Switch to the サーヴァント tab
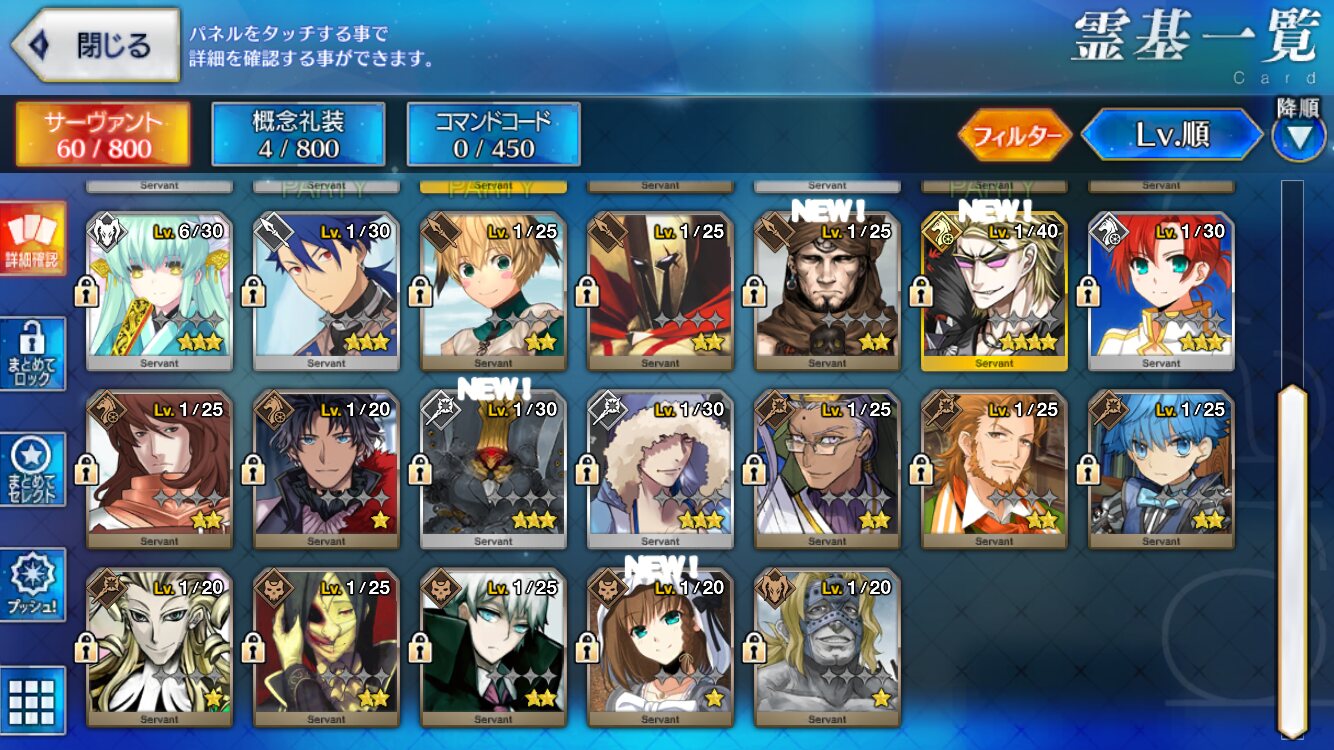This screenshot has width=1334, height=750. coord(103,135)
